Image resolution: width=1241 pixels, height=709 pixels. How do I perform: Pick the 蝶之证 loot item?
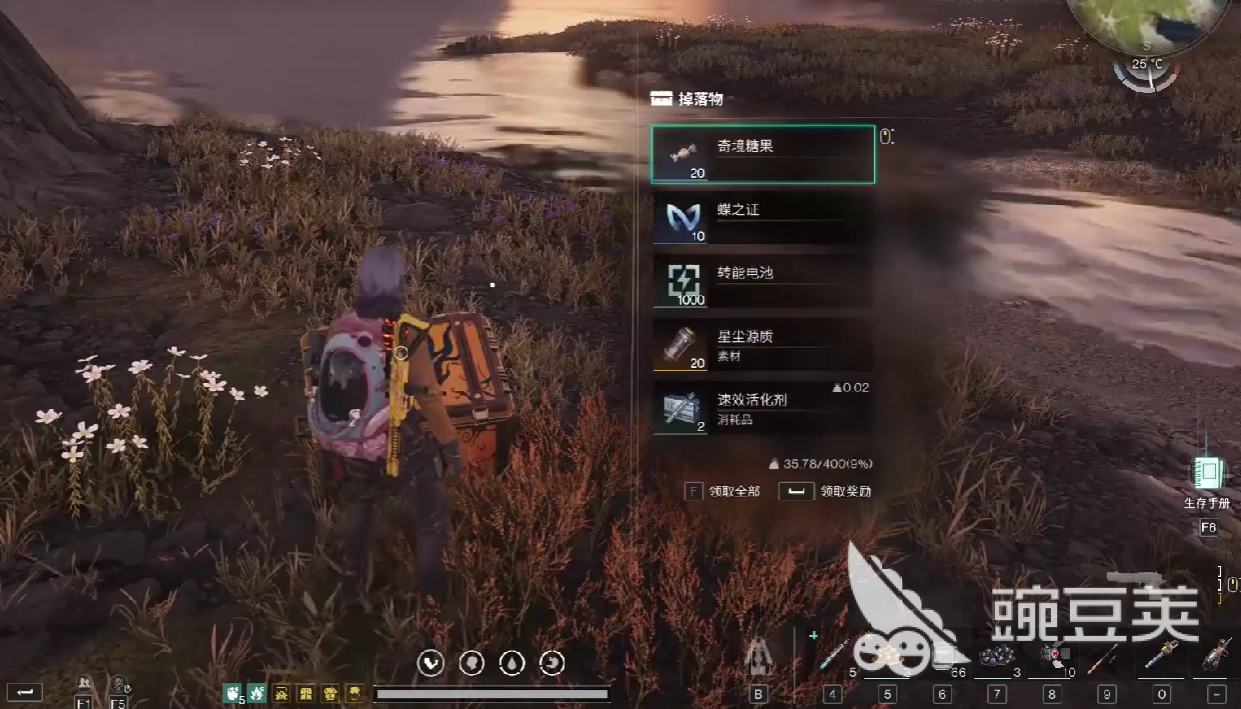tap(763, 218)
